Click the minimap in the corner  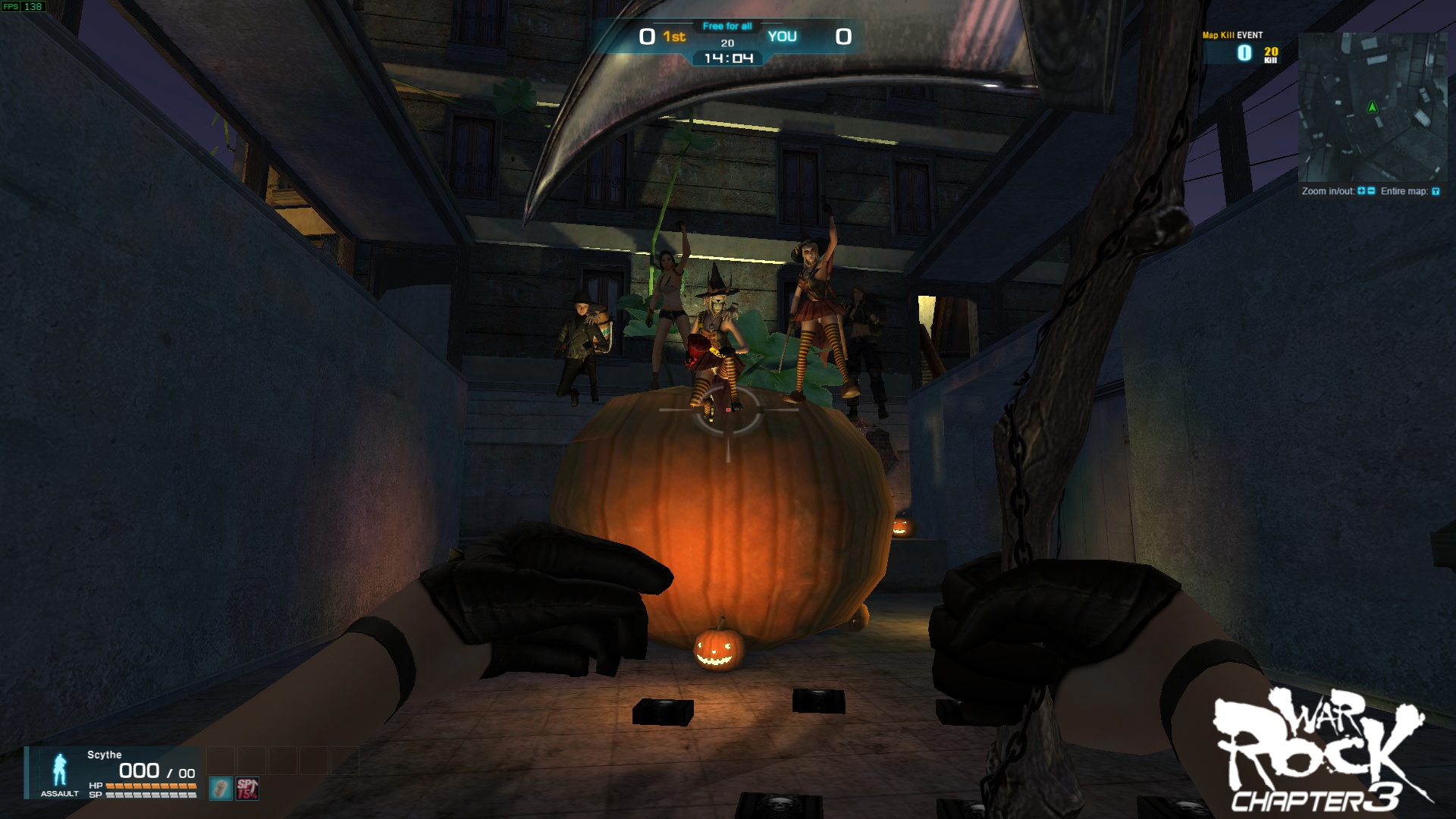point(1372,106)
